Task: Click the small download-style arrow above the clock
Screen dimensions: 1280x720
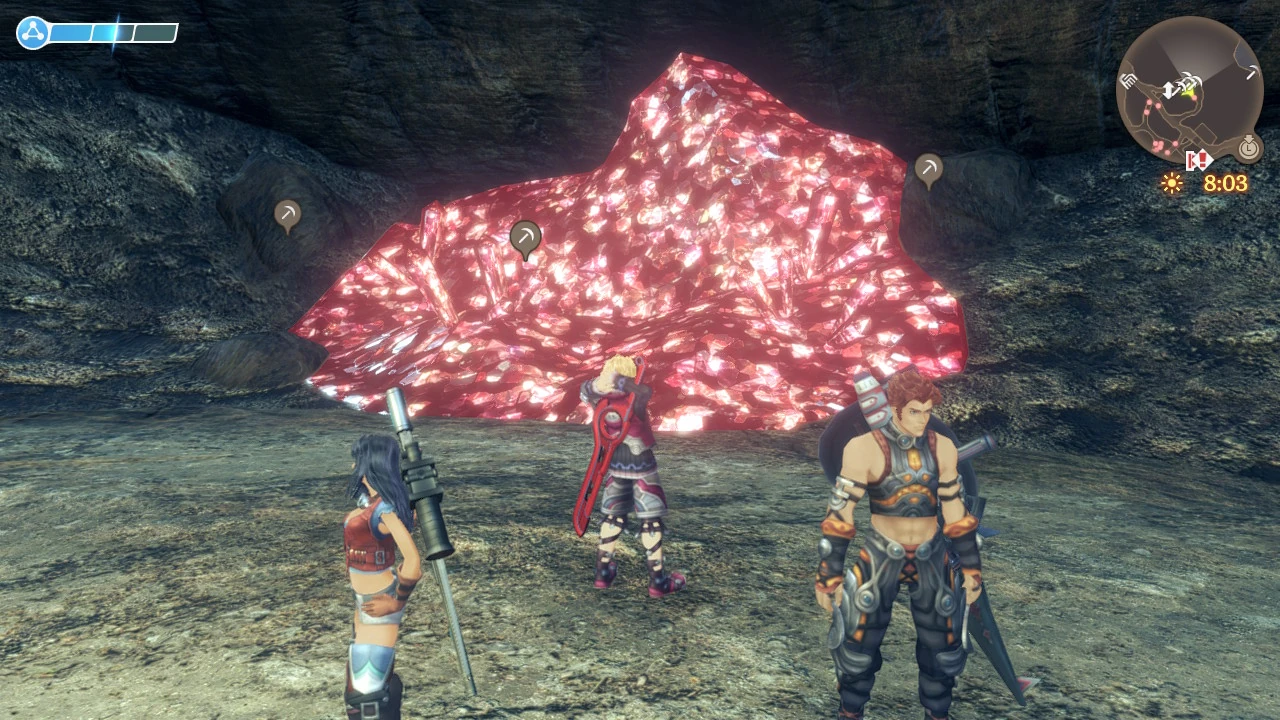Action: [1250, 139]
